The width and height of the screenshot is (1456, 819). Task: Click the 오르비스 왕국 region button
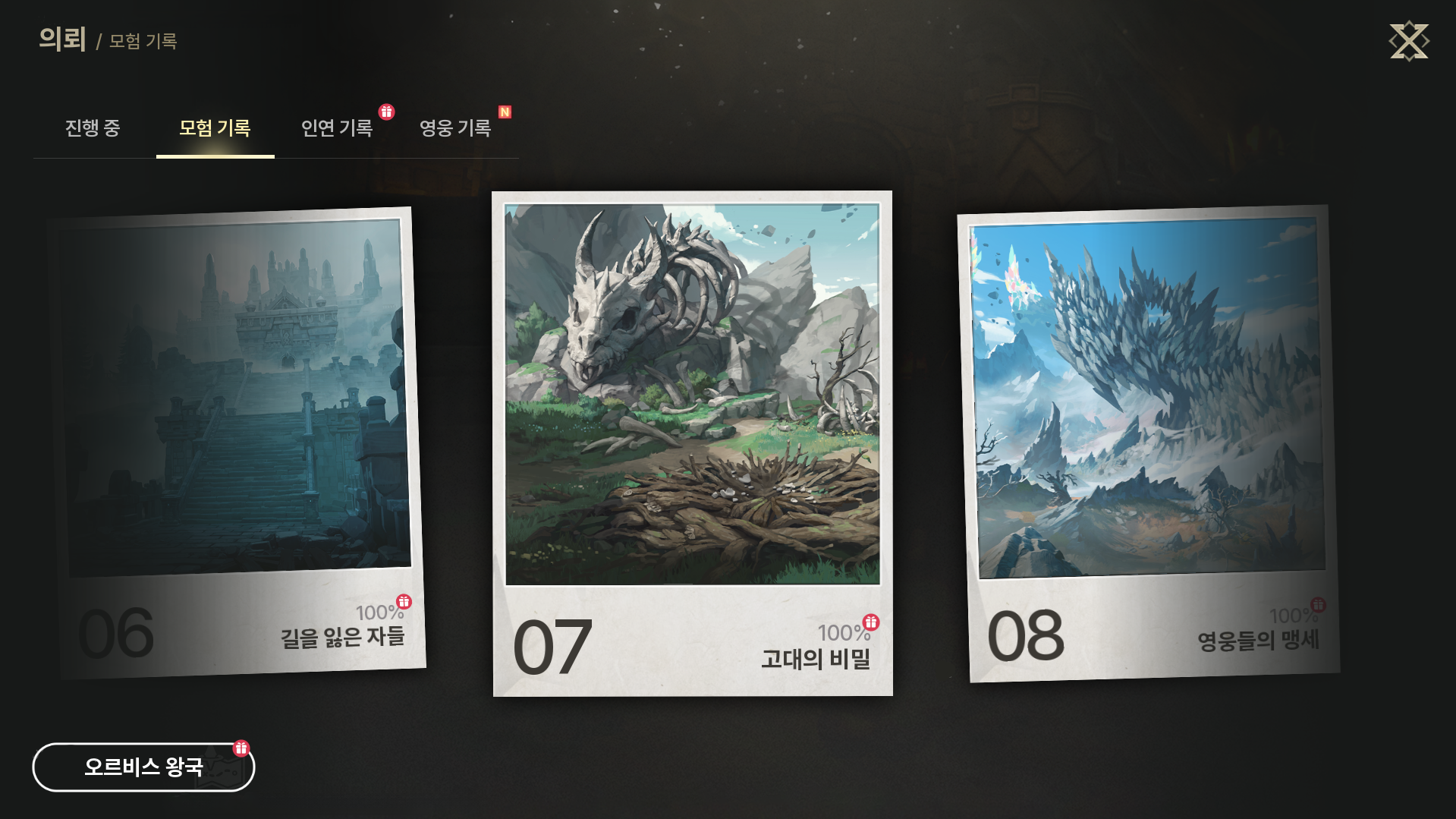point(143,767)
